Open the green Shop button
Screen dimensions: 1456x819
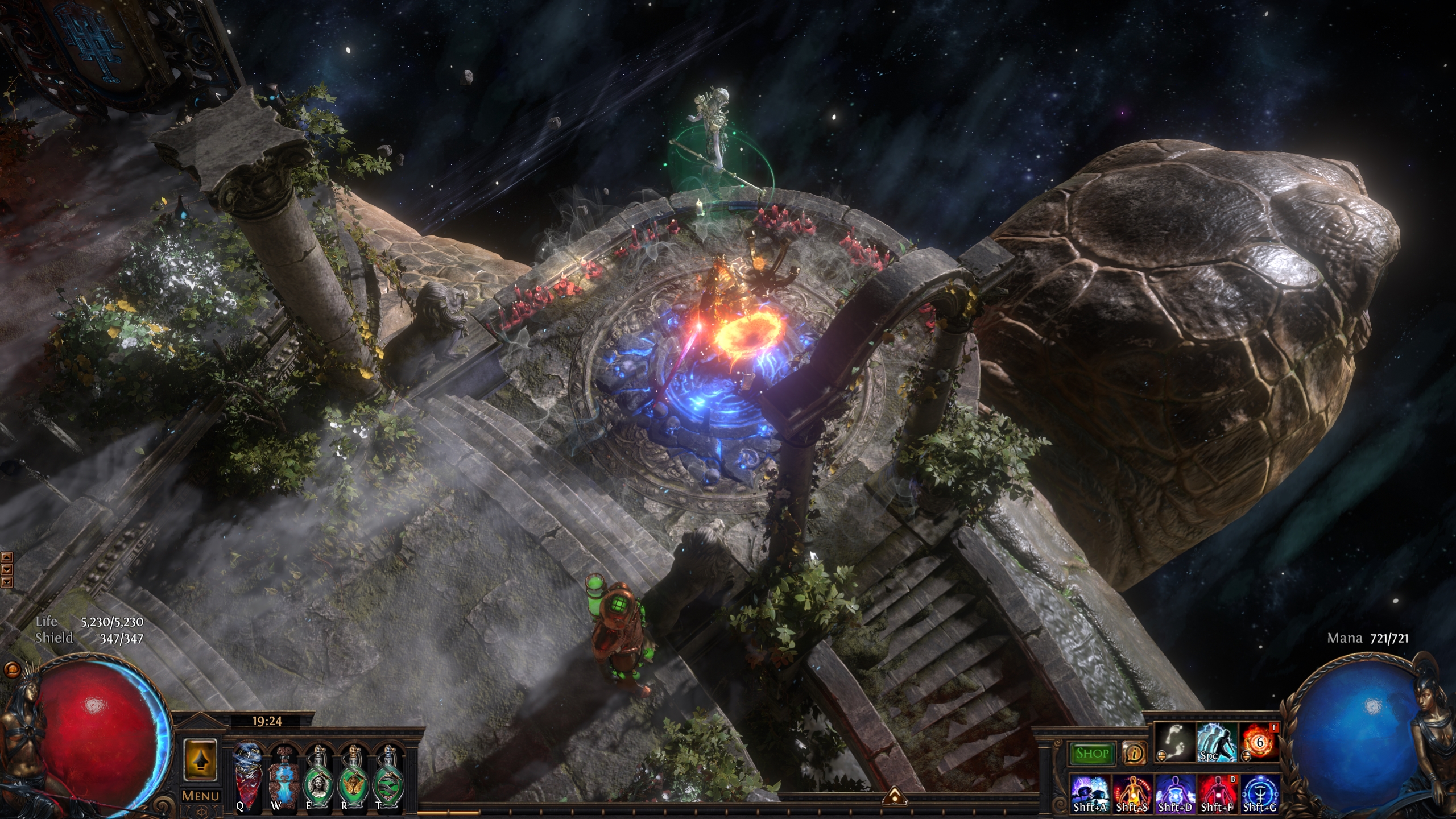pos(1092,754)
